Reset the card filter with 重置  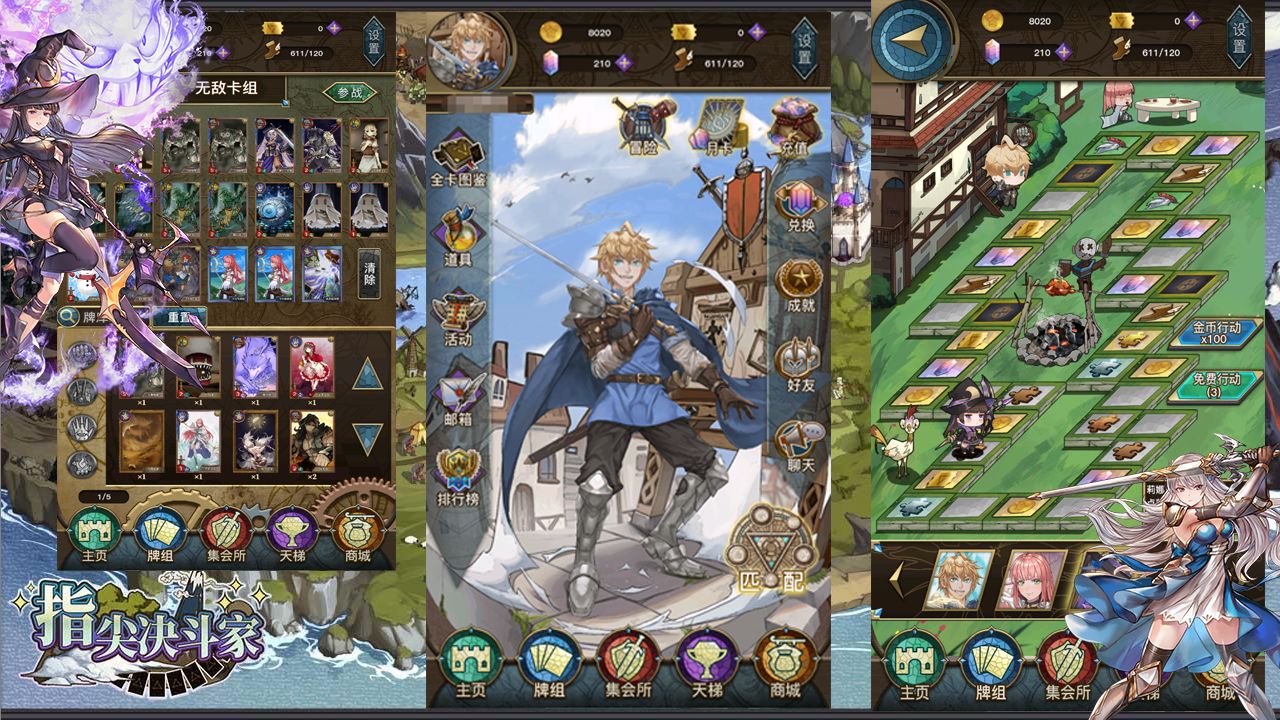(x=178, y=315)
